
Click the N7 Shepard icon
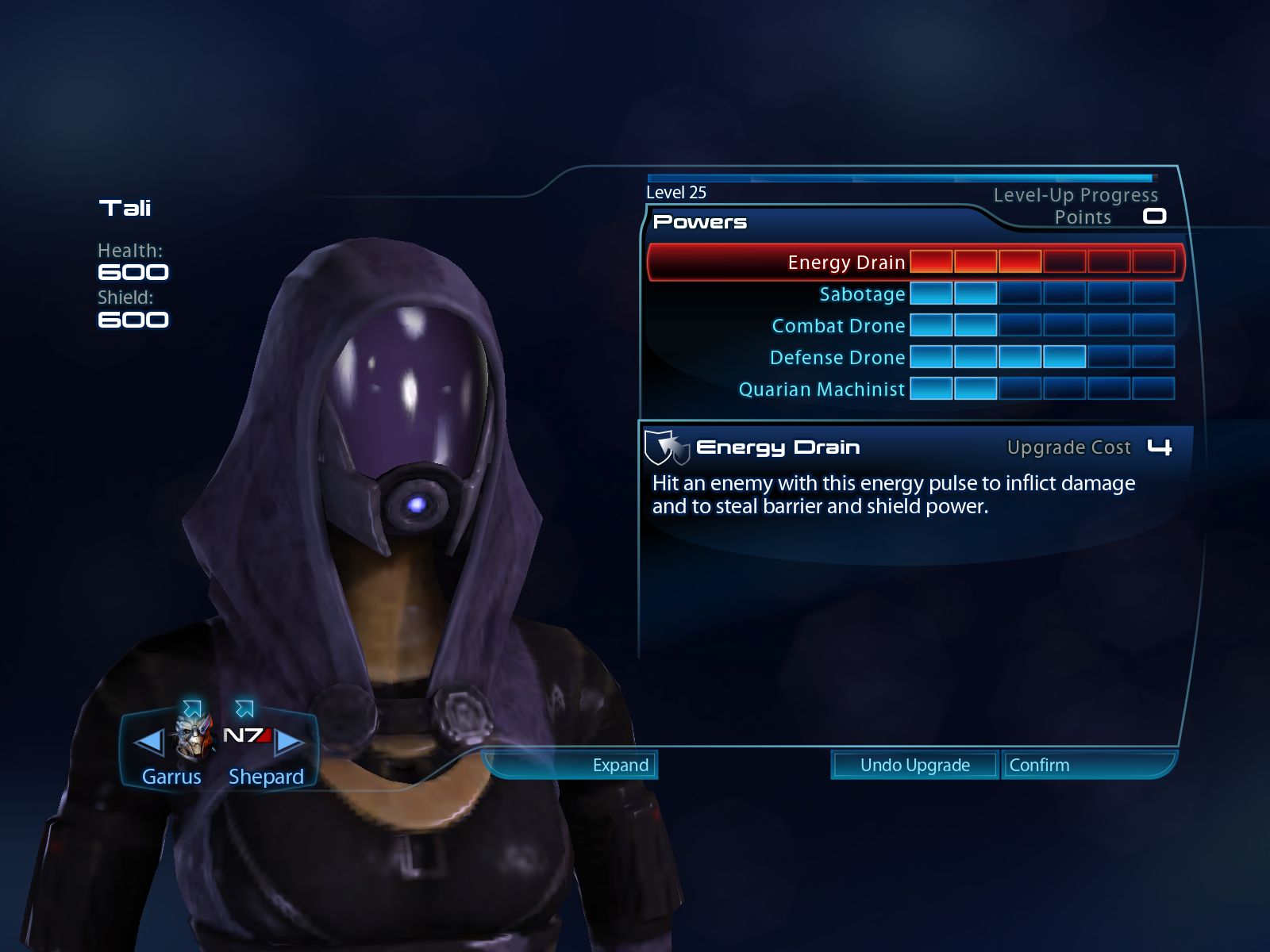point(247,736)
